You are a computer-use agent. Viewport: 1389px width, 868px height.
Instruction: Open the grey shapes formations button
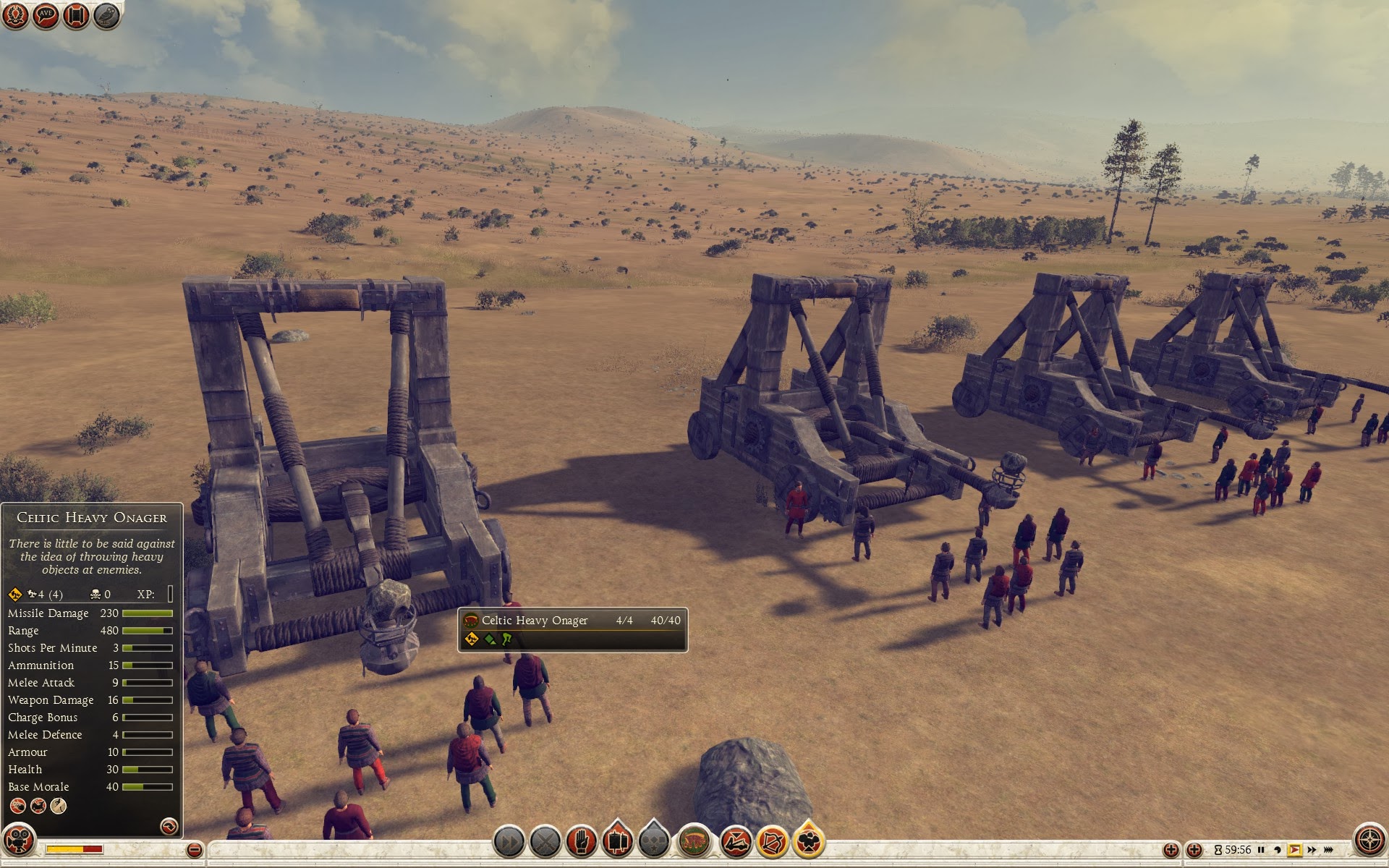pos(654,842)
